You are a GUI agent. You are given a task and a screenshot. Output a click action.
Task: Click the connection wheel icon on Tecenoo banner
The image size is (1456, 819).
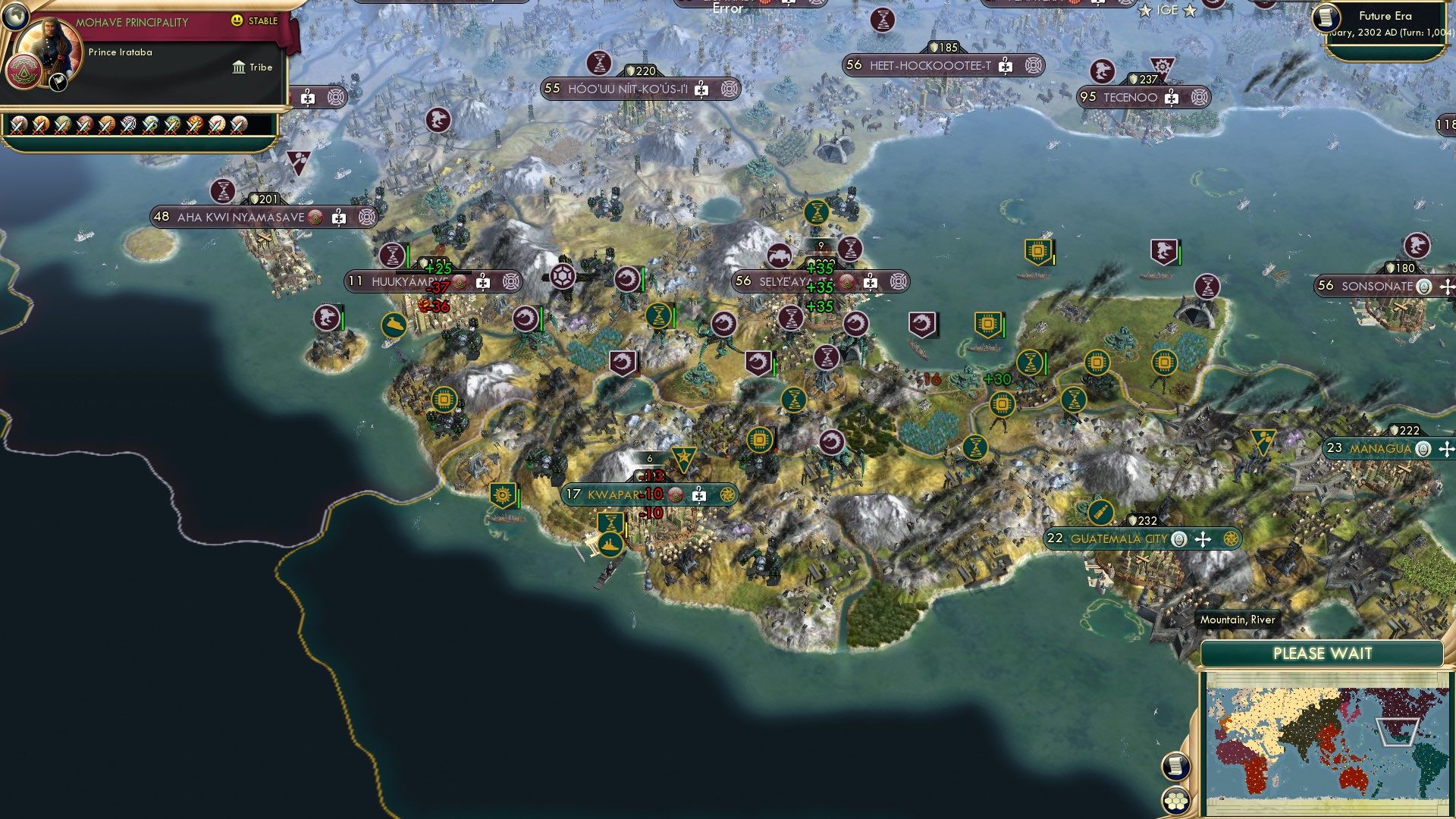tap(1199, 98)
